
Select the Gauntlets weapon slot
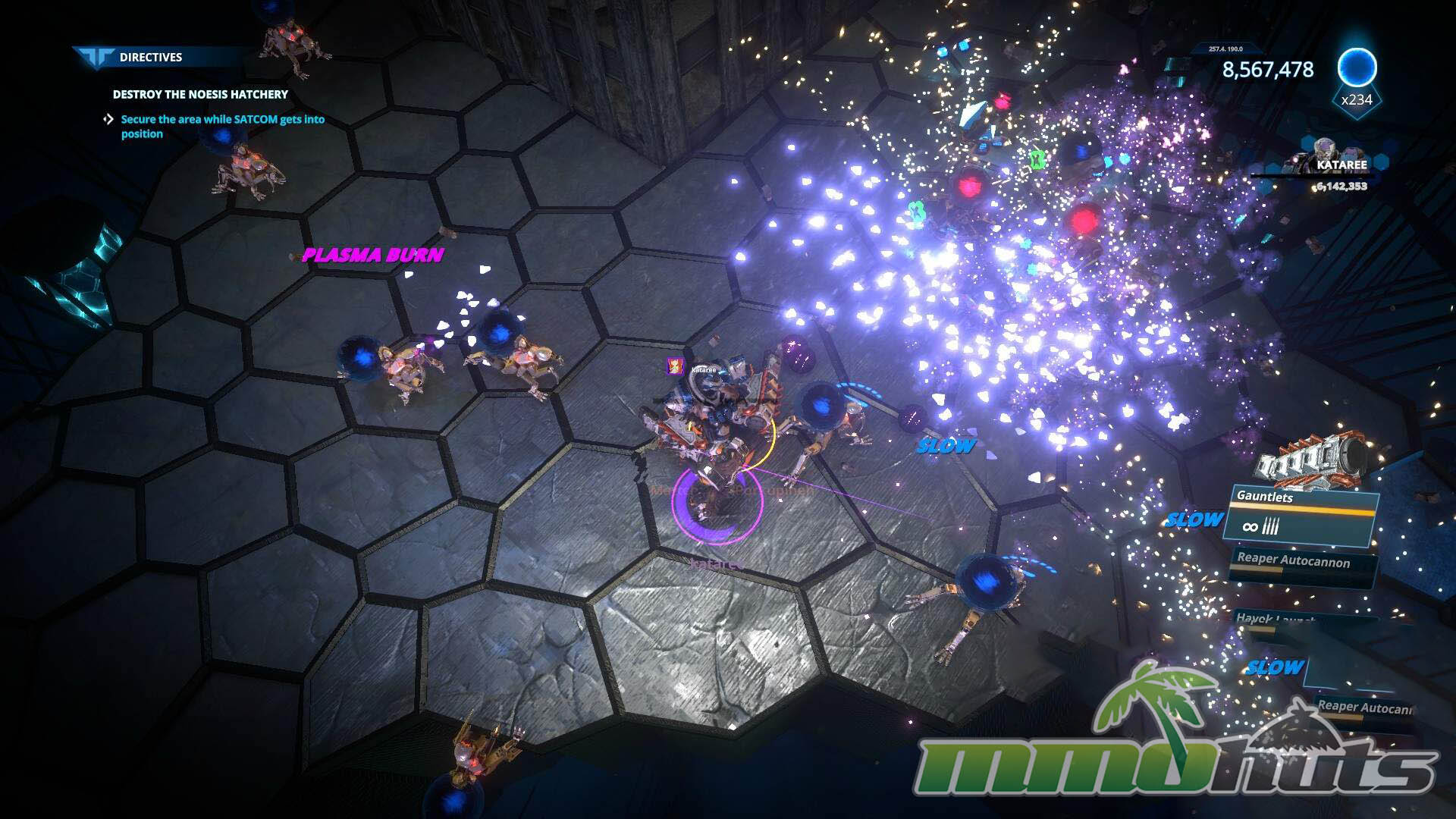point(1302,516)
